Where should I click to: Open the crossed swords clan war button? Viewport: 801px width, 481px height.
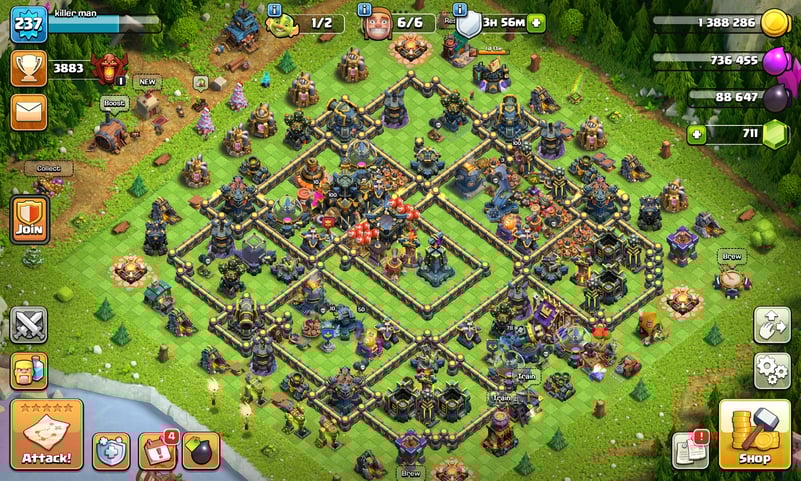tap(28, 325)
